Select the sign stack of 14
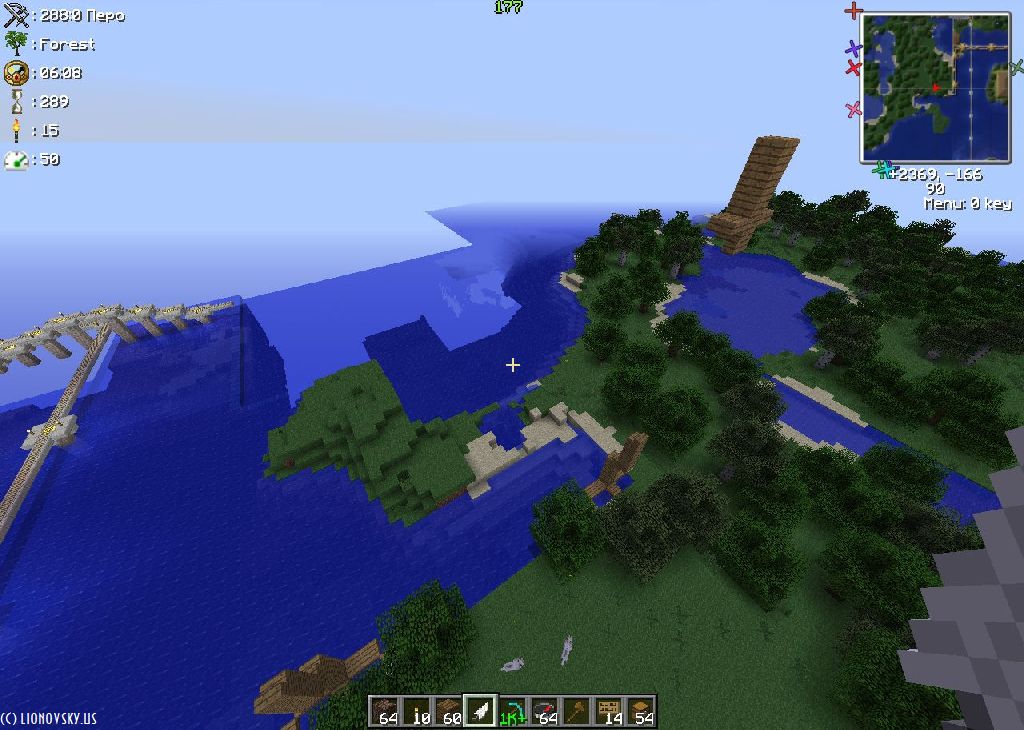 (x=609, y=712)
